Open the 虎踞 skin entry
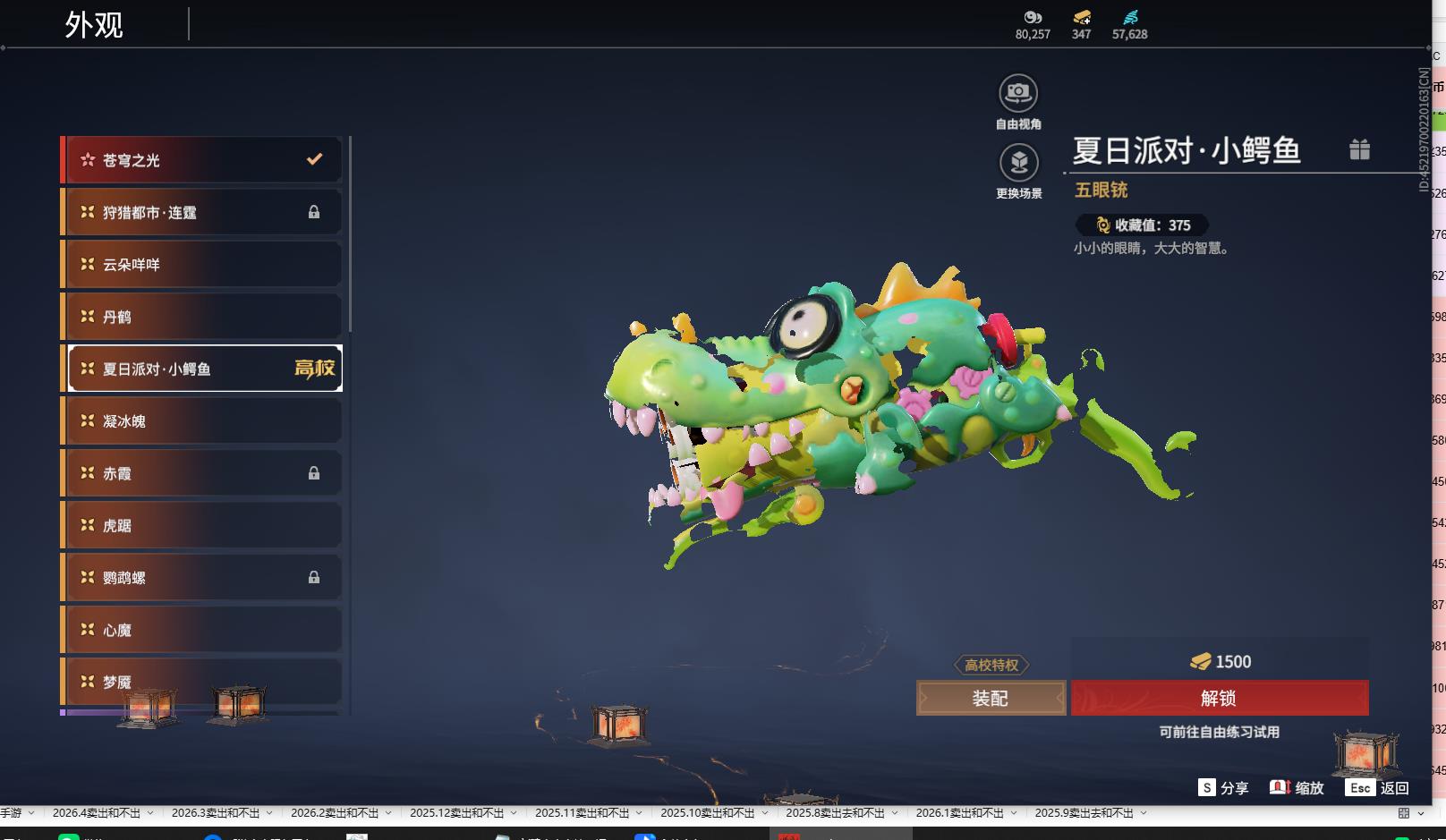 [x=201, y=525]
